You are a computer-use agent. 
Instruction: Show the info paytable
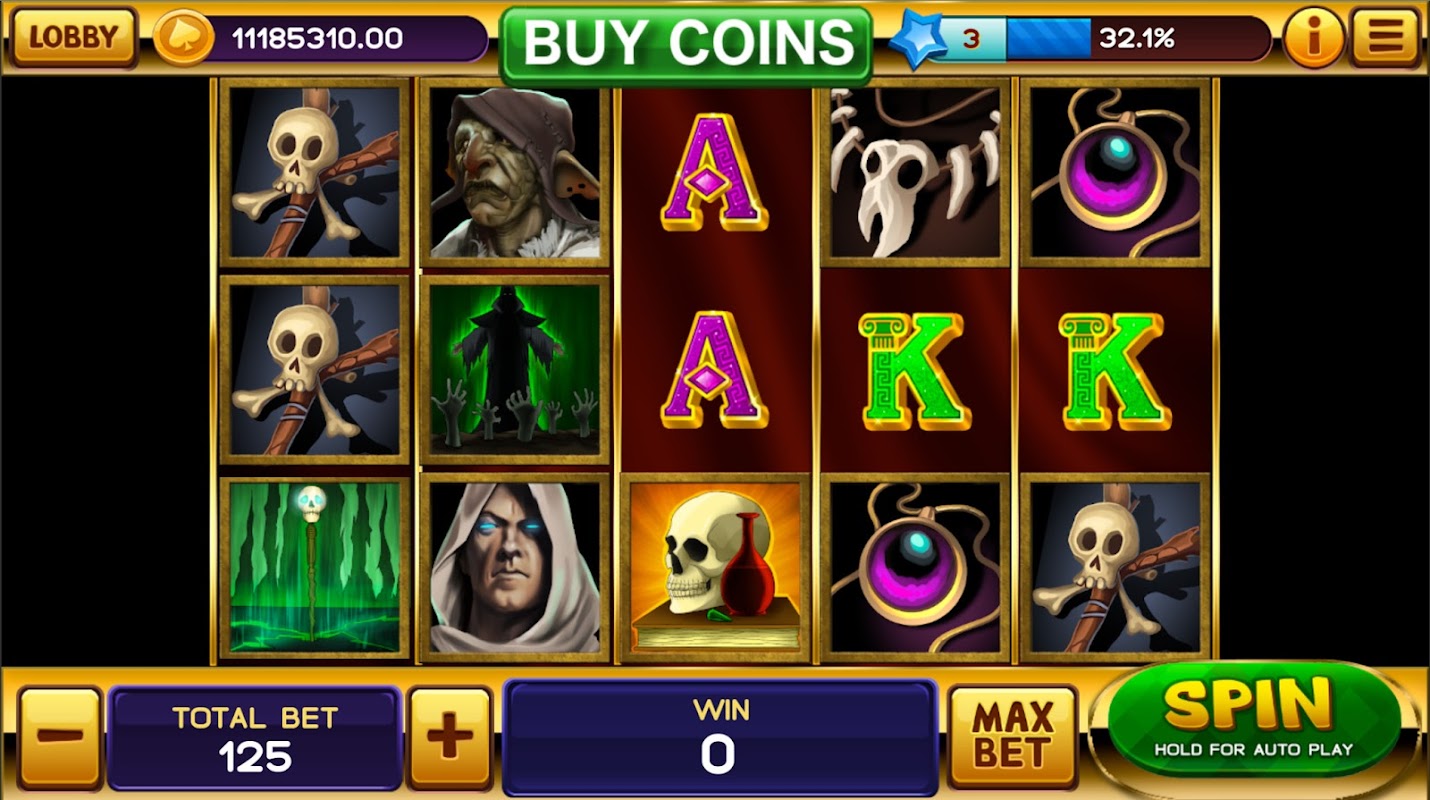pyautogui.click(x=1311, y=38)
